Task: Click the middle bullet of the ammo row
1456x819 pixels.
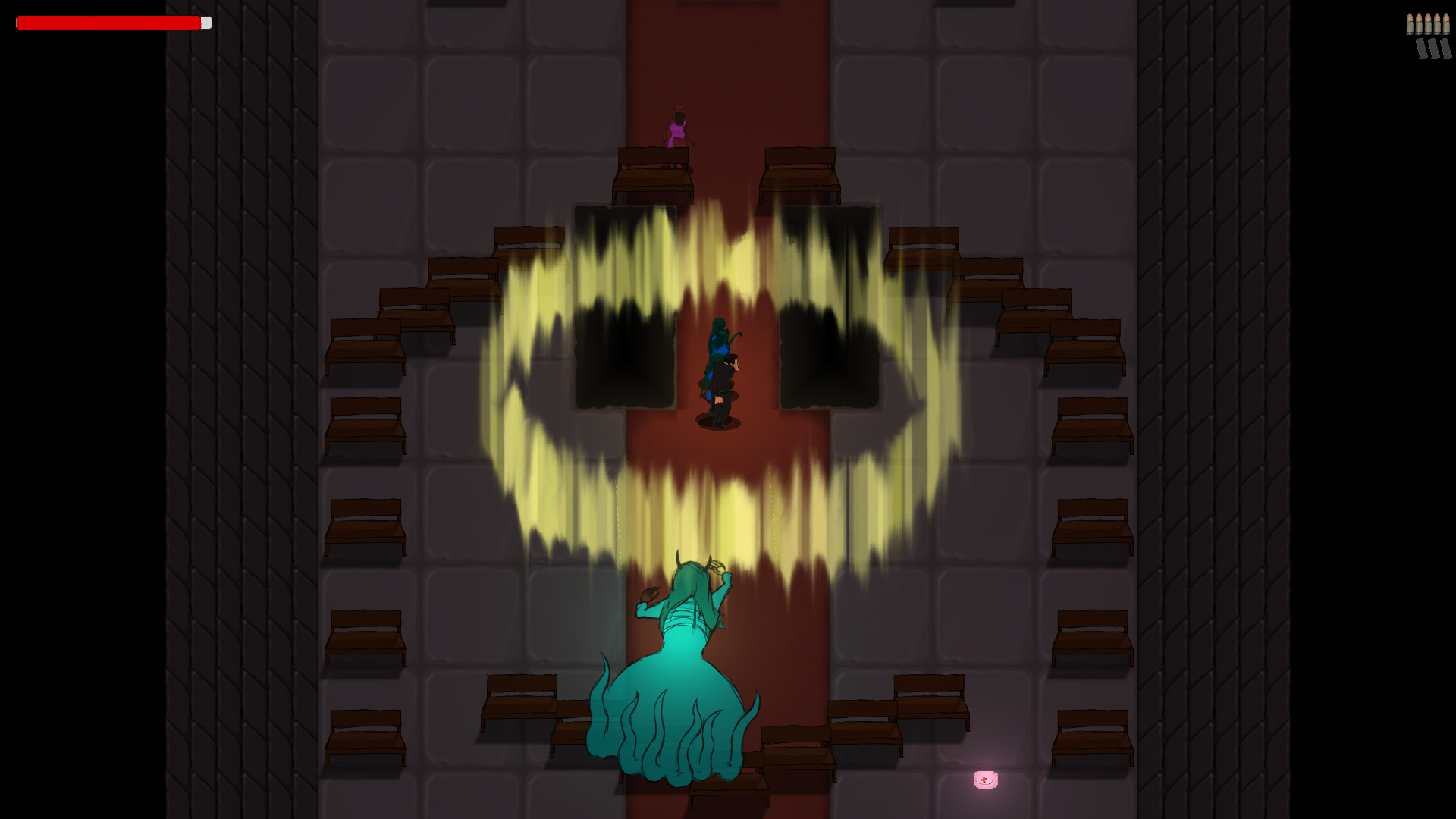Action: (x=1428, y=24)
